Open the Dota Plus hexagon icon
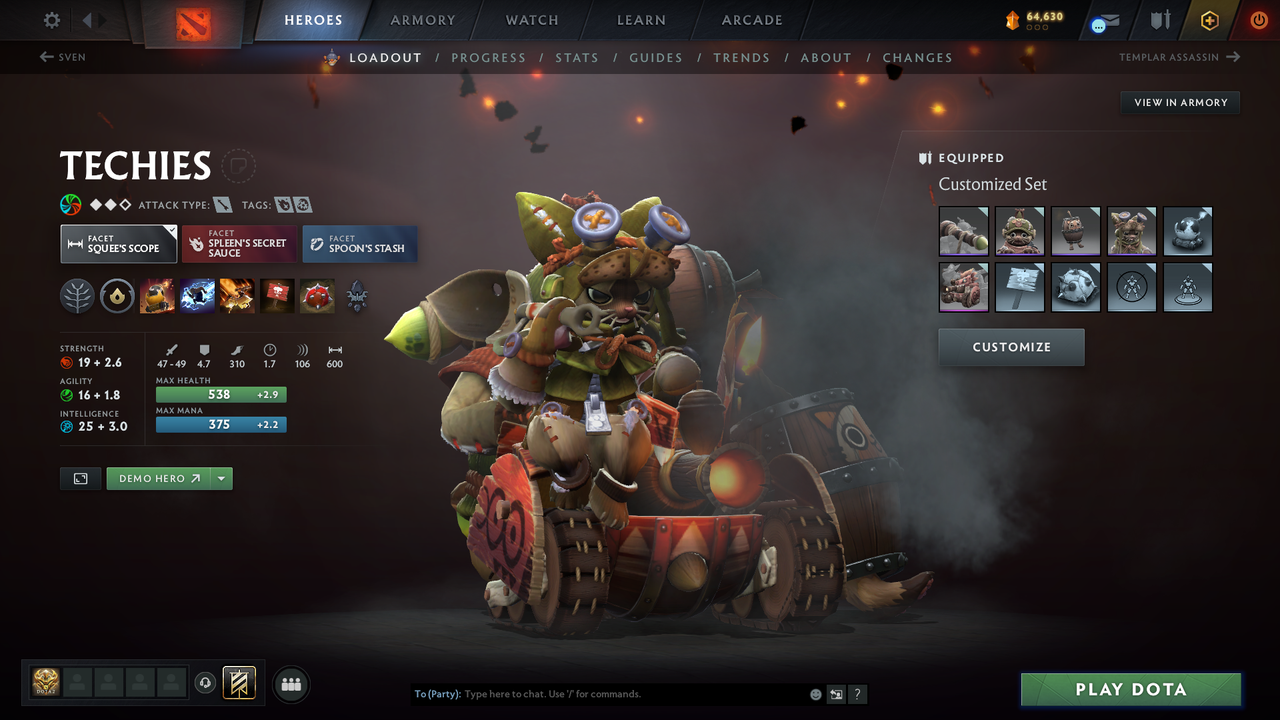The height and width of the screenshot is (720, 1280). click(x=1209, y=19)
